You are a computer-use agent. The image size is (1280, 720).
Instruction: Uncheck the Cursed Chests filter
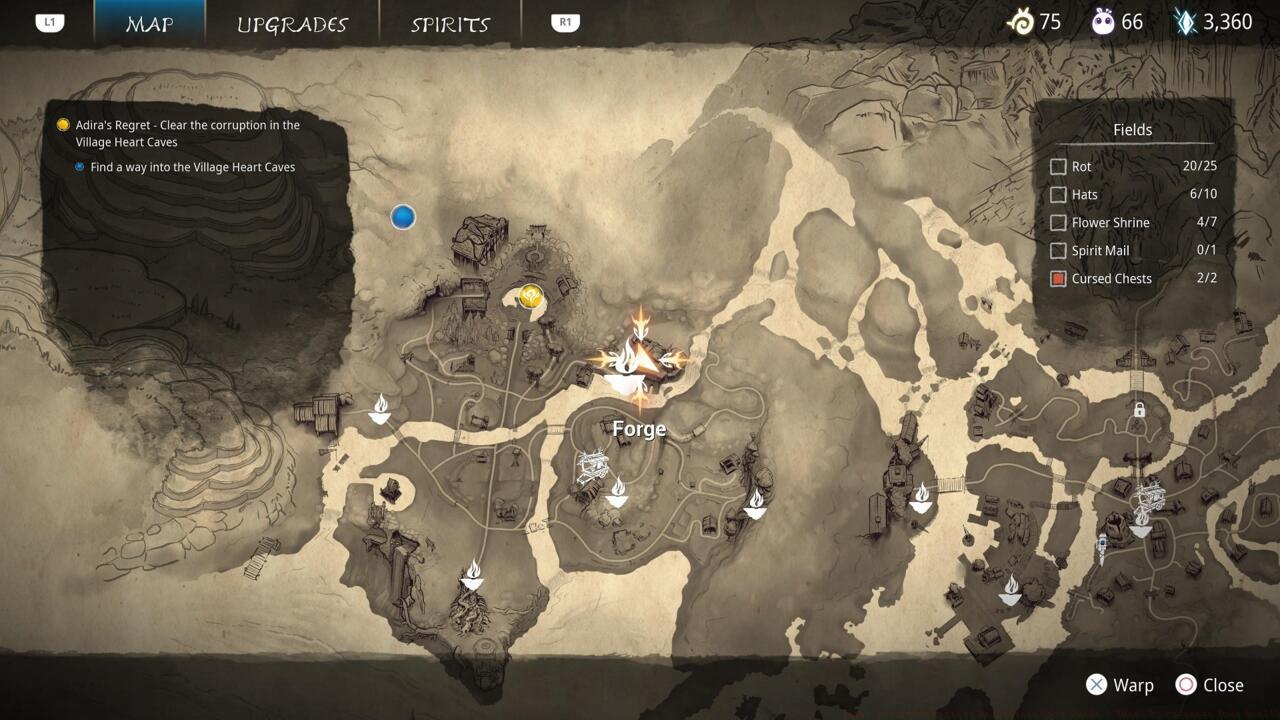click(x=1058, y=279)
